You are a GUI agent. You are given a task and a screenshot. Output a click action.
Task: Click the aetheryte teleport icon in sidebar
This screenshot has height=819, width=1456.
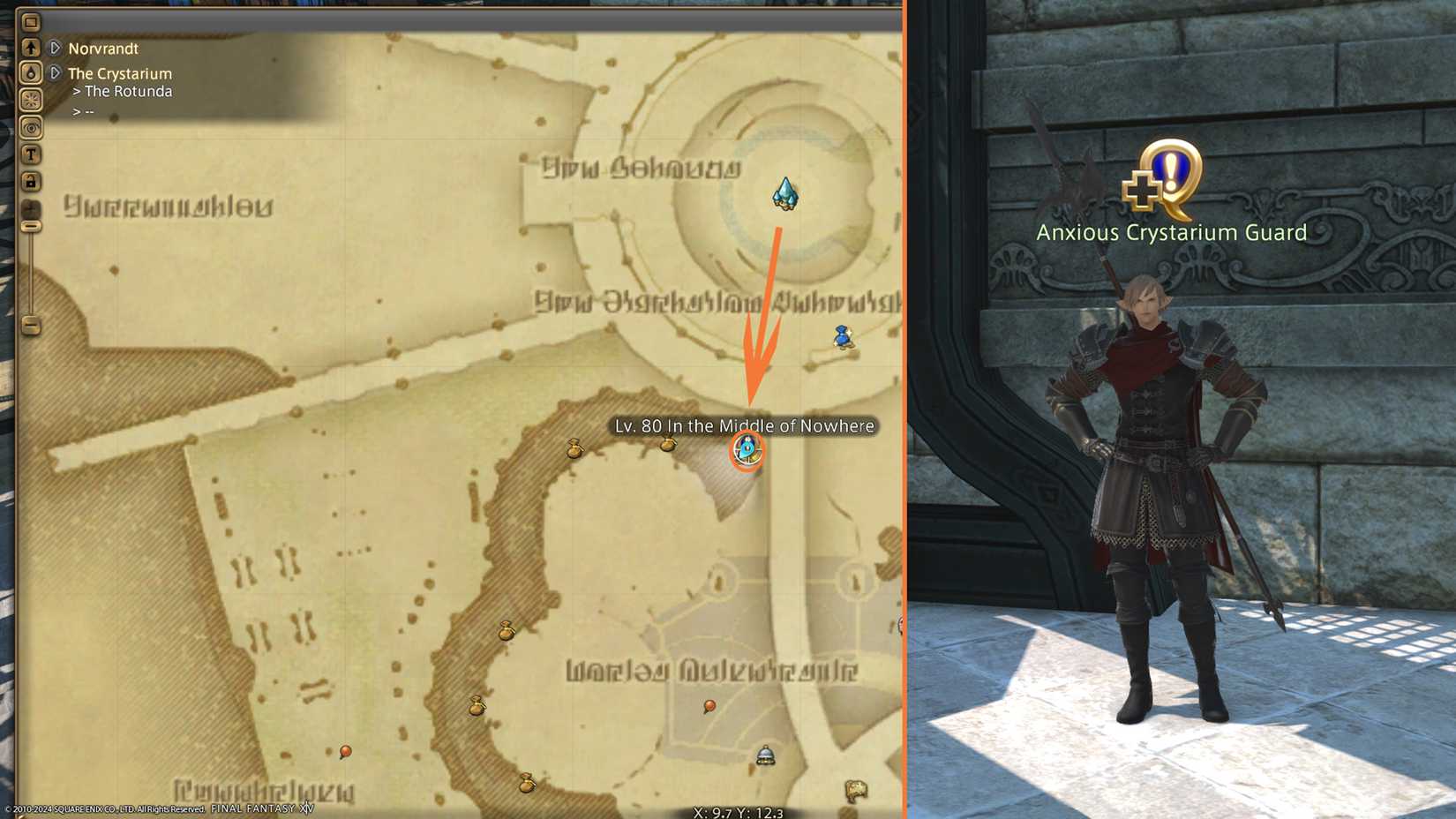[31, 72]
